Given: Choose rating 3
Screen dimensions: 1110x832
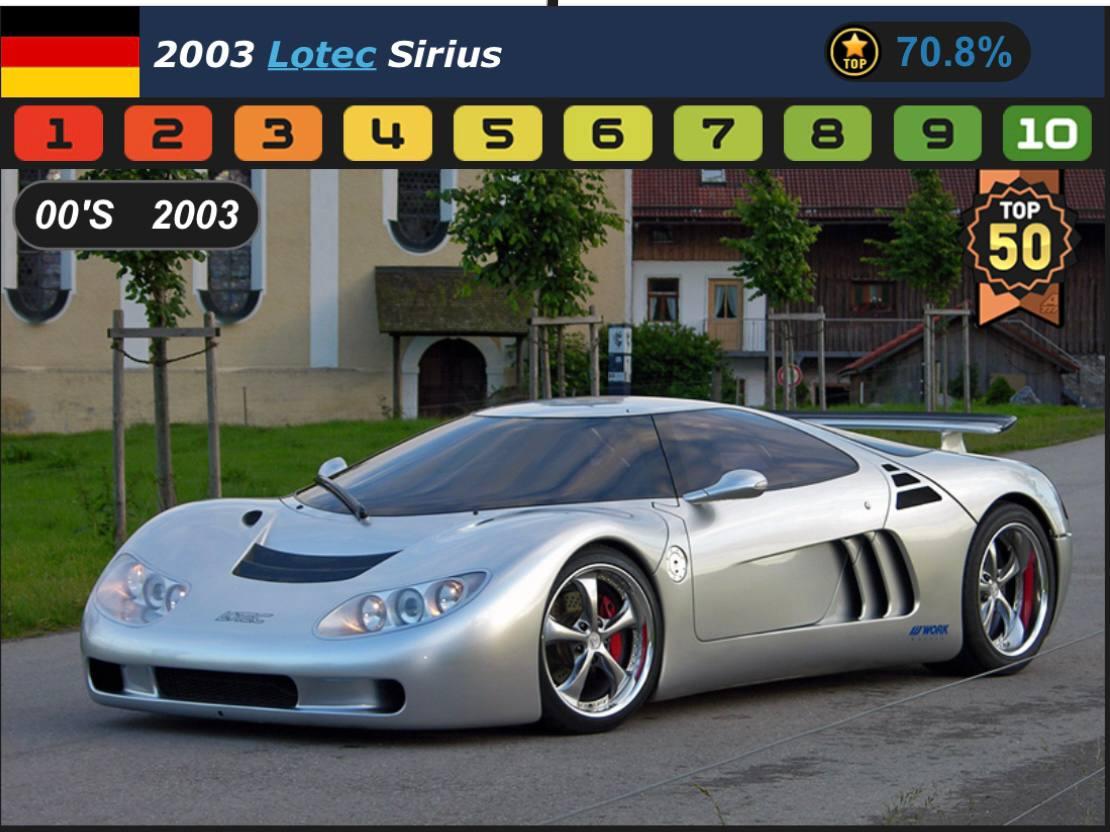Looking at the screenshot, I should click(278, 134).
